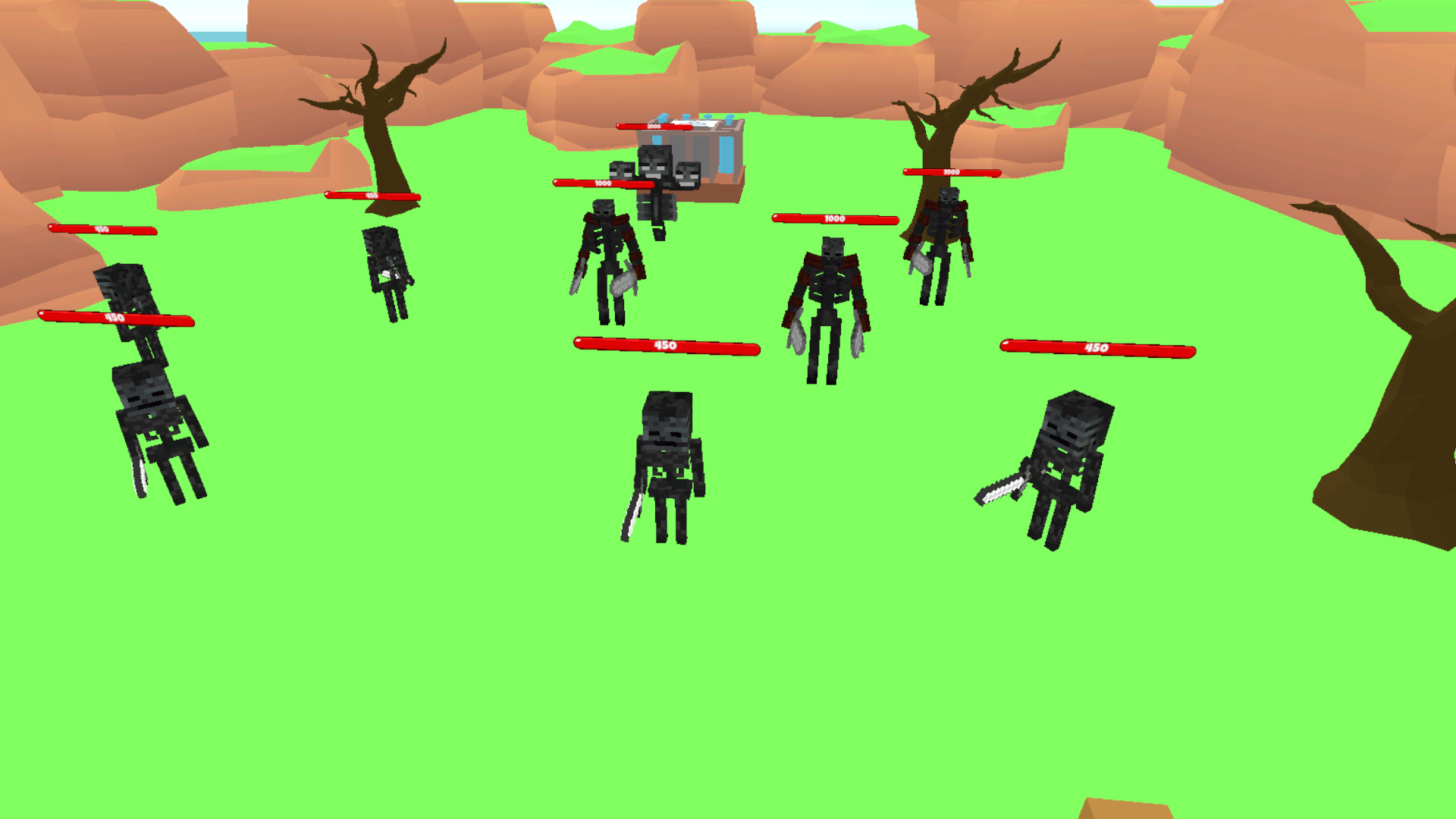This screenshot has height=819, width=1456.
Task: Select the small wither skeleton near left tree
Action: [388, 273]
